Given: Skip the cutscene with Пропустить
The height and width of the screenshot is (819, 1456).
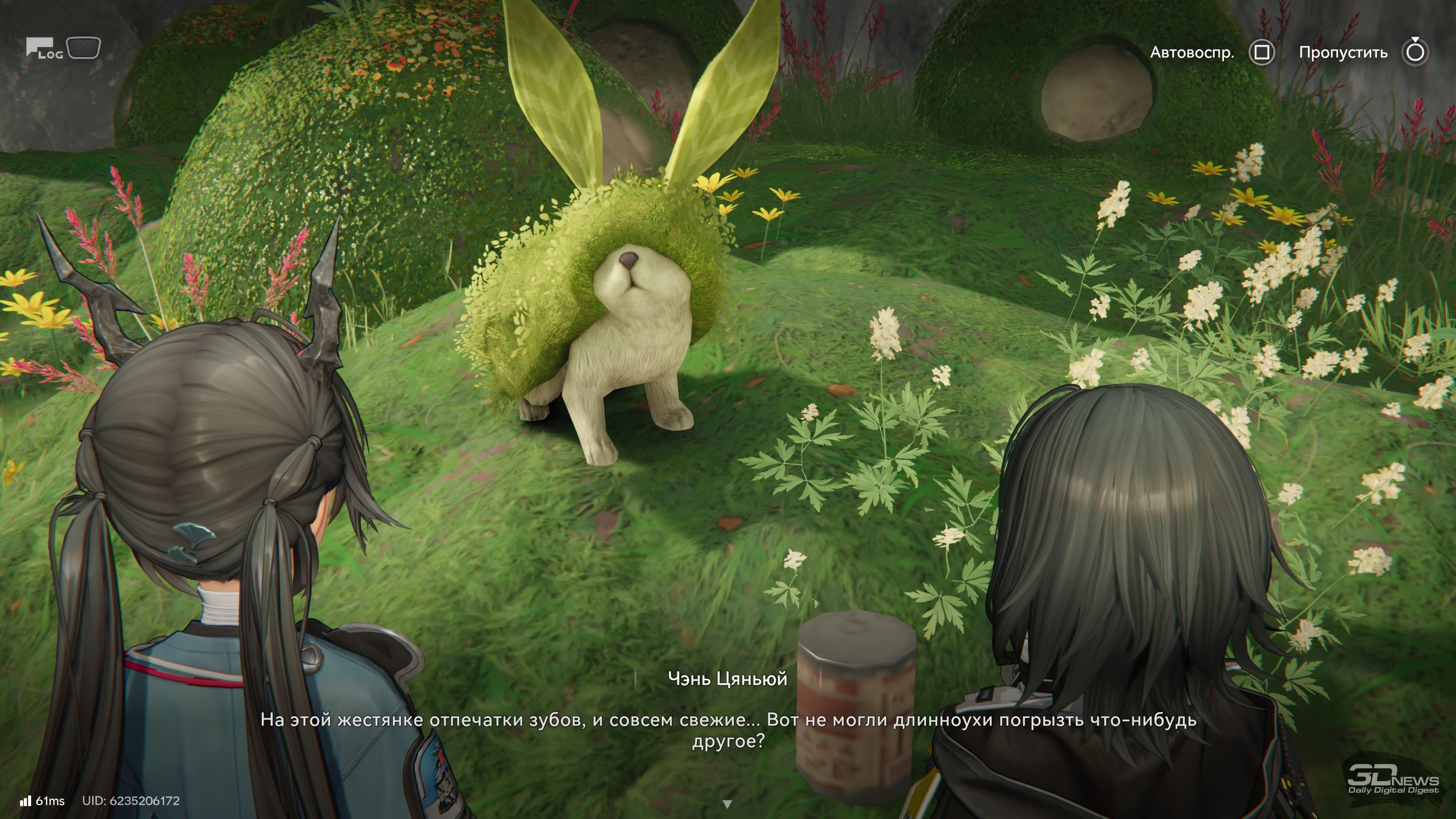Looking at the screenshot, I should pyautogui.click(x=1415, y=53).
